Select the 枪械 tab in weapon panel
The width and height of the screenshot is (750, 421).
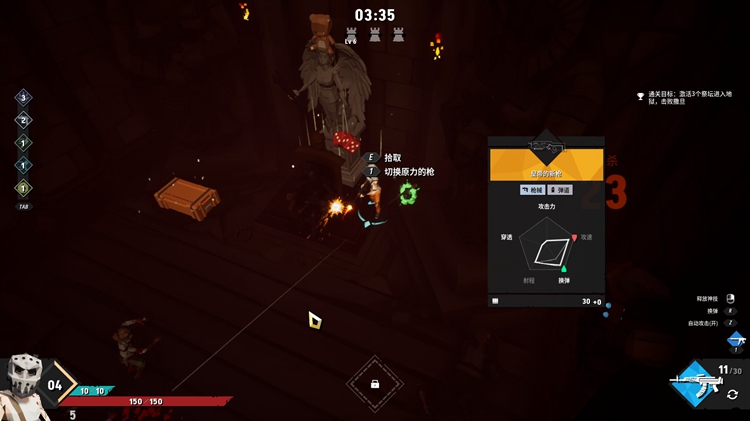pos(532,189)
